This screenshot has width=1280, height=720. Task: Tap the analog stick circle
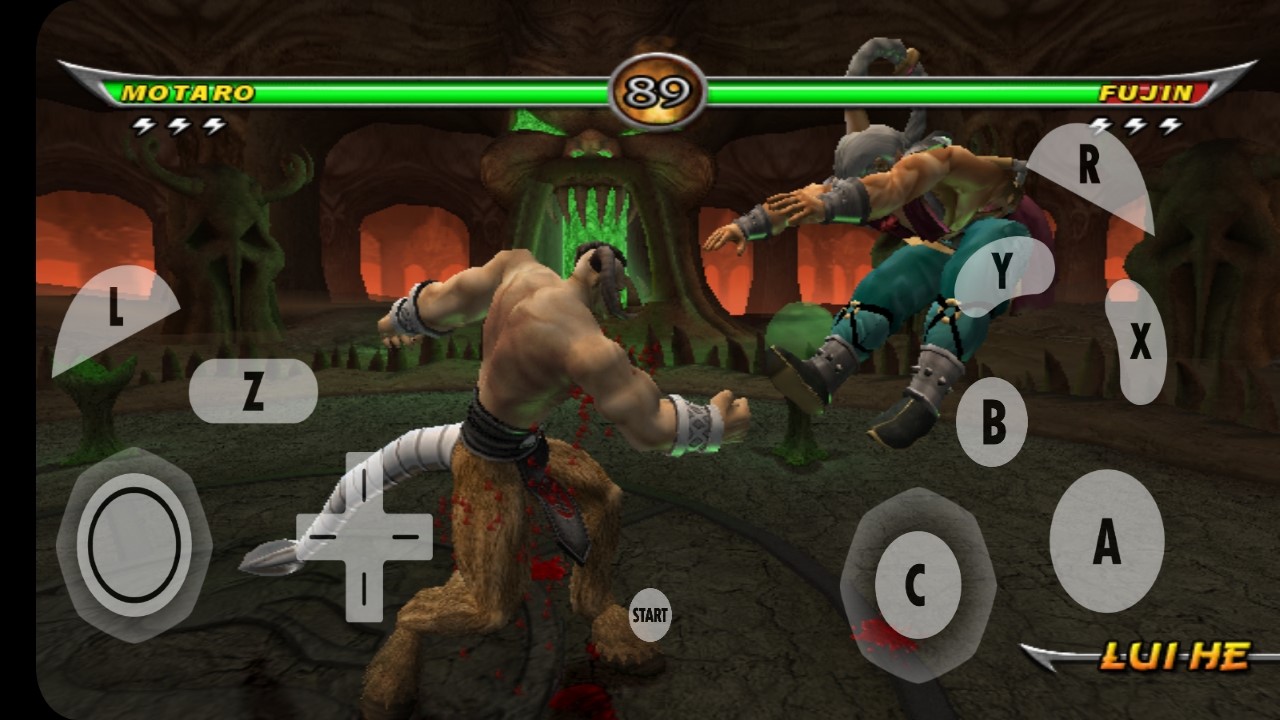tap(134, 545)
